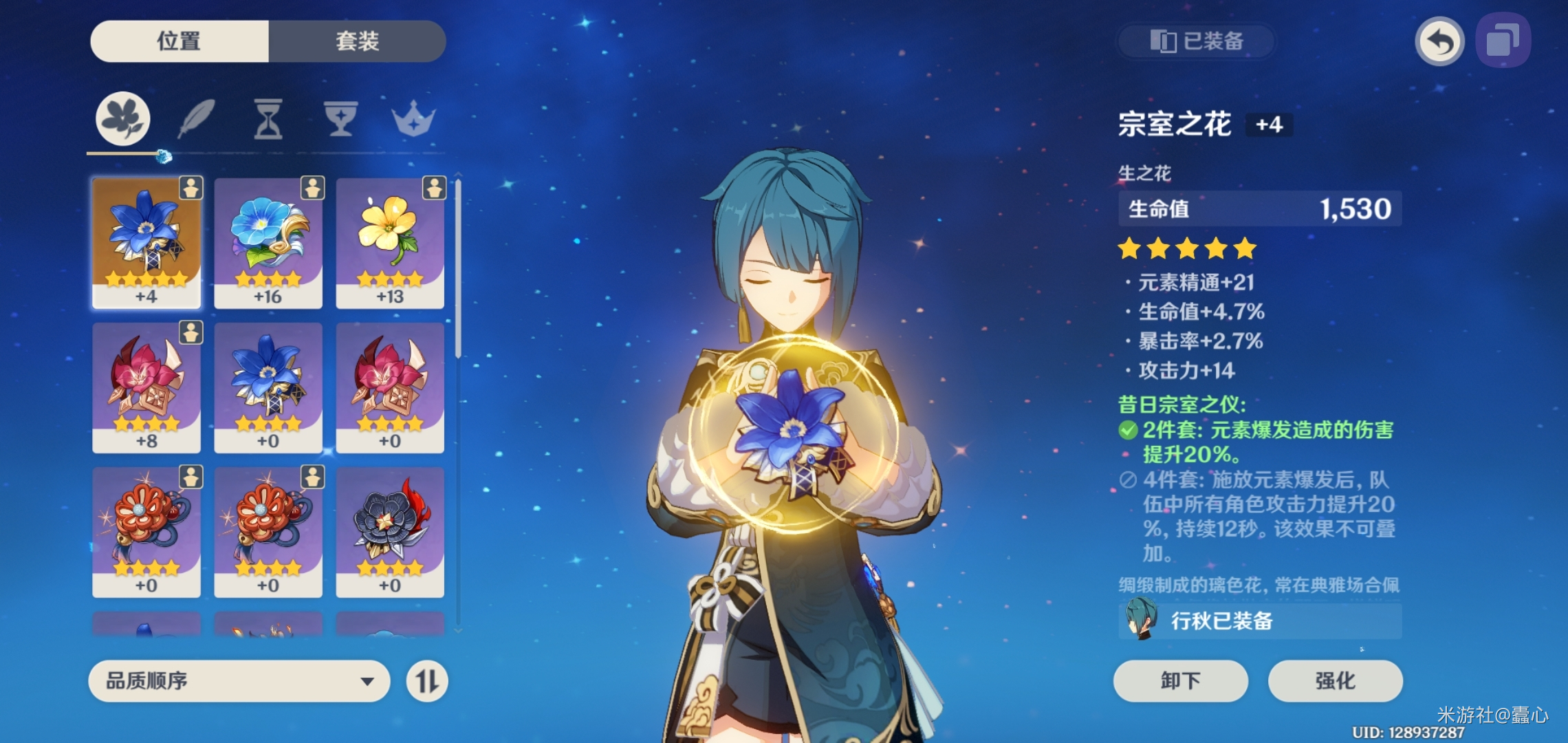Viewport: 1568px width, 743px height.
Task: Switch to the 位置 tab
Action: tap(179, 41)
